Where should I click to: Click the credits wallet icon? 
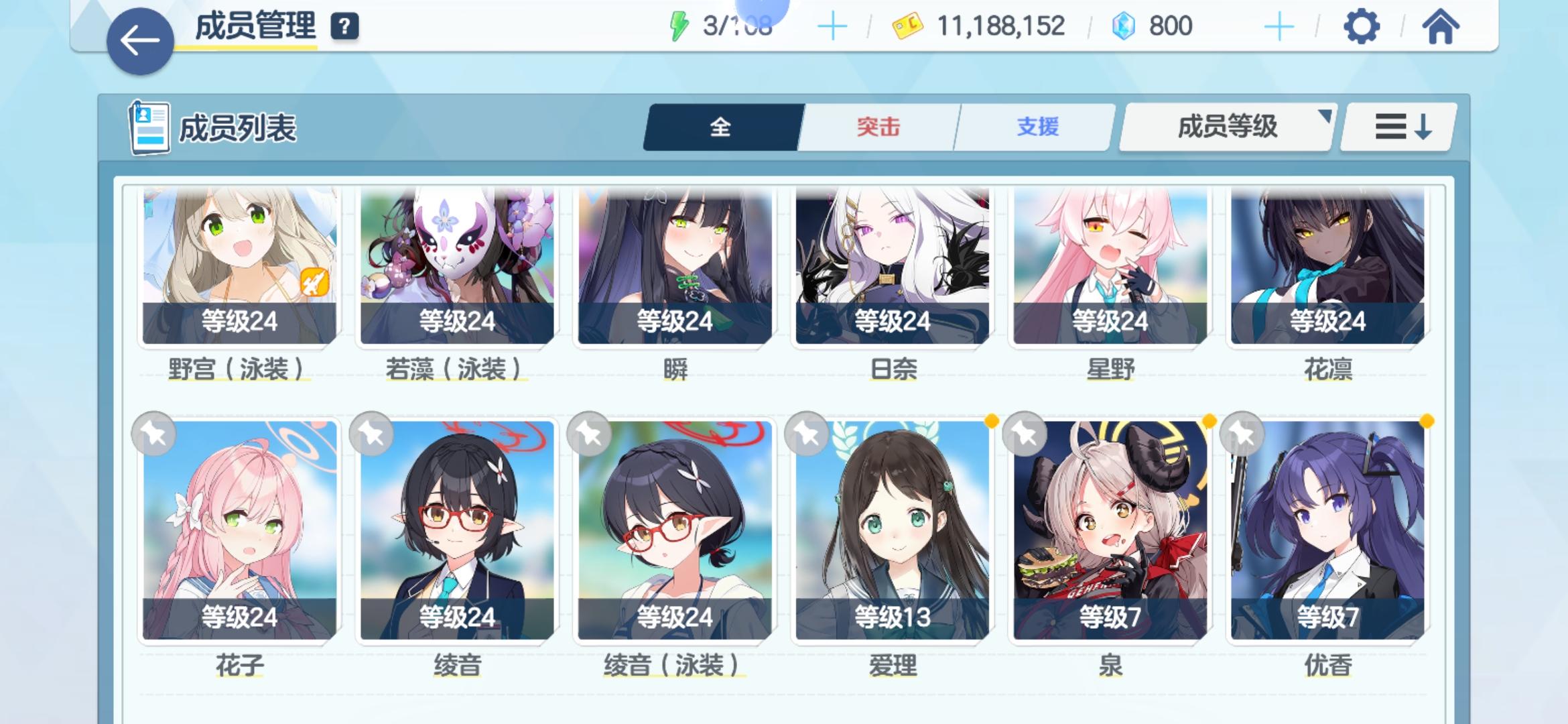[x=907, y=27]
